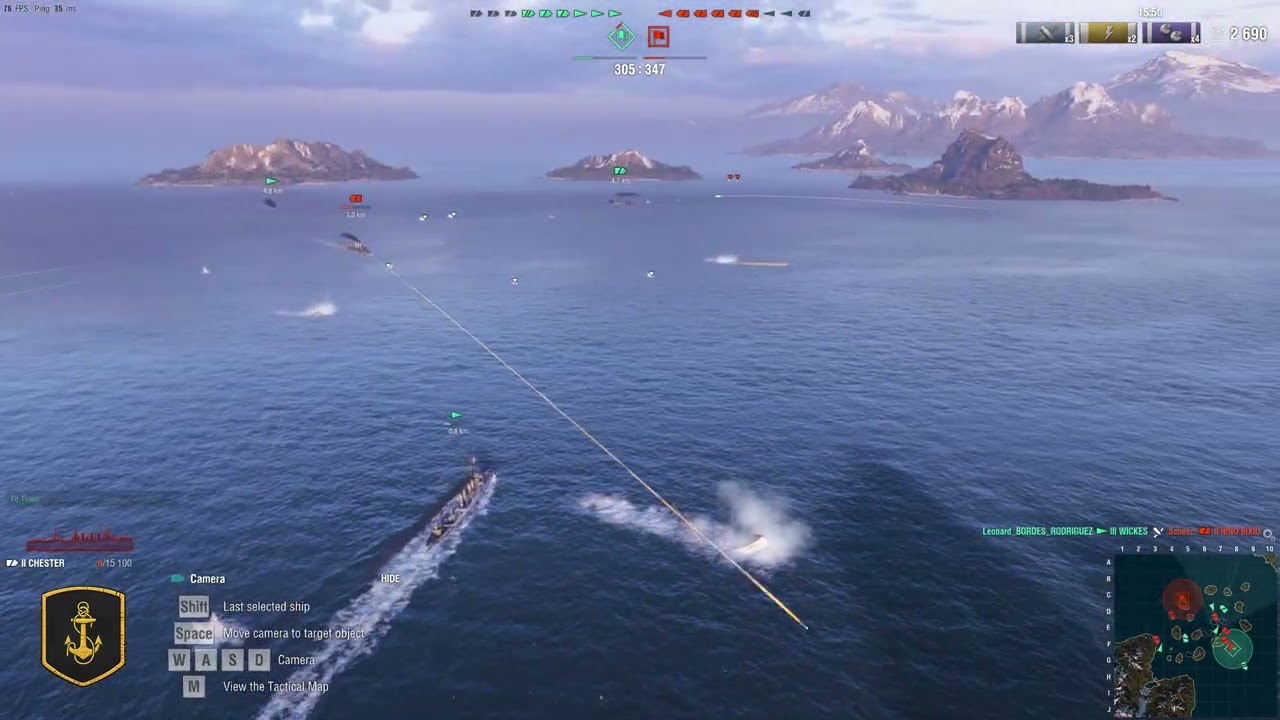The width and height of the screenshot is (1280, 720).
Task: Click the gold anchor emblem patch
Action: point(83,636)
